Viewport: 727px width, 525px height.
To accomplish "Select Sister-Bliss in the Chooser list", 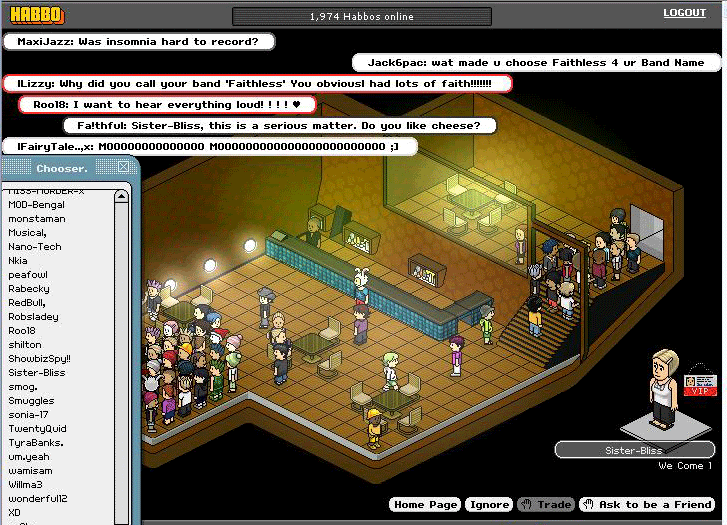I will 37,373.
